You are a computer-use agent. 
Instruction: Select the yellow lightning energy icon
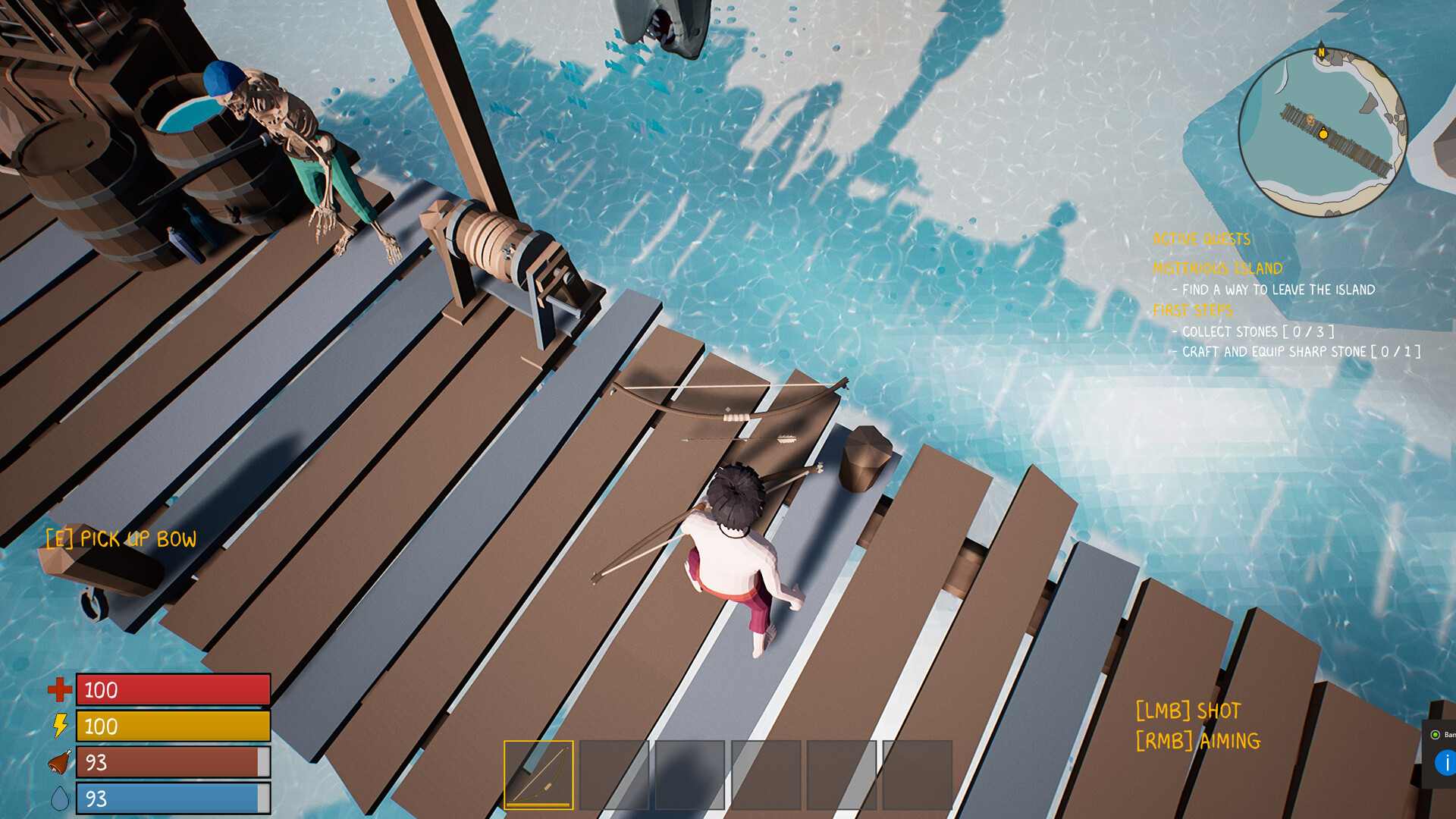(59, 726)
